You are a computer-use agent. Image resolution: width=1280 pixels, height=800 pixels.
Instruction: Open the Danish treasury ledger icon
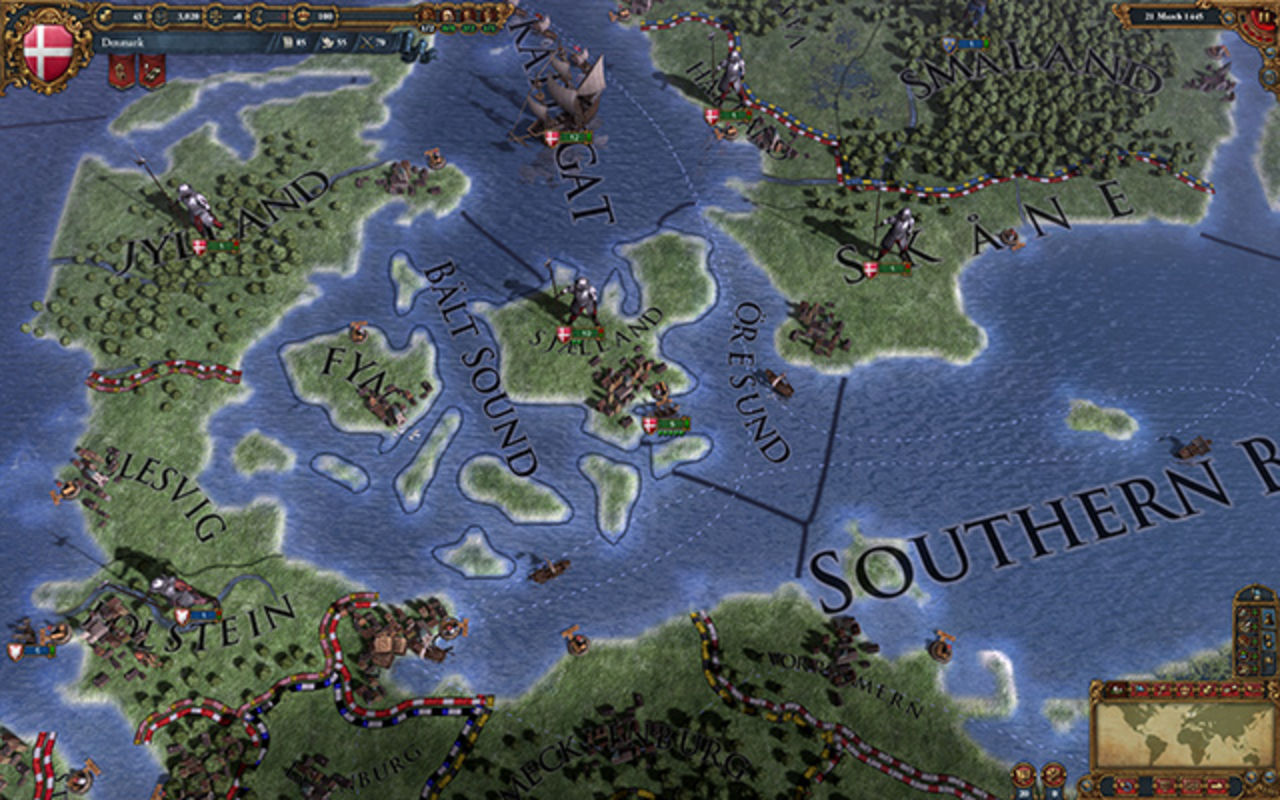(x=105, y=16)
